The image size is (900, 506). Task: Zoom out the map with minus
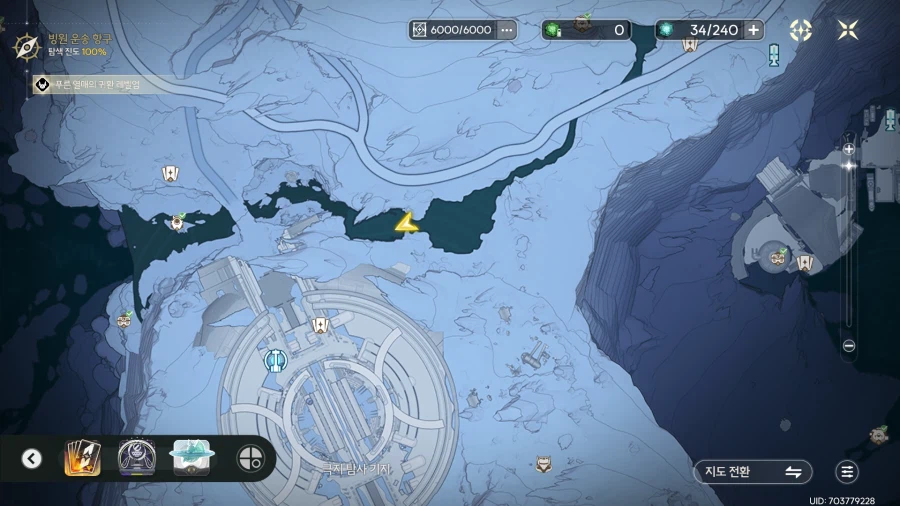tap(849, 345)
